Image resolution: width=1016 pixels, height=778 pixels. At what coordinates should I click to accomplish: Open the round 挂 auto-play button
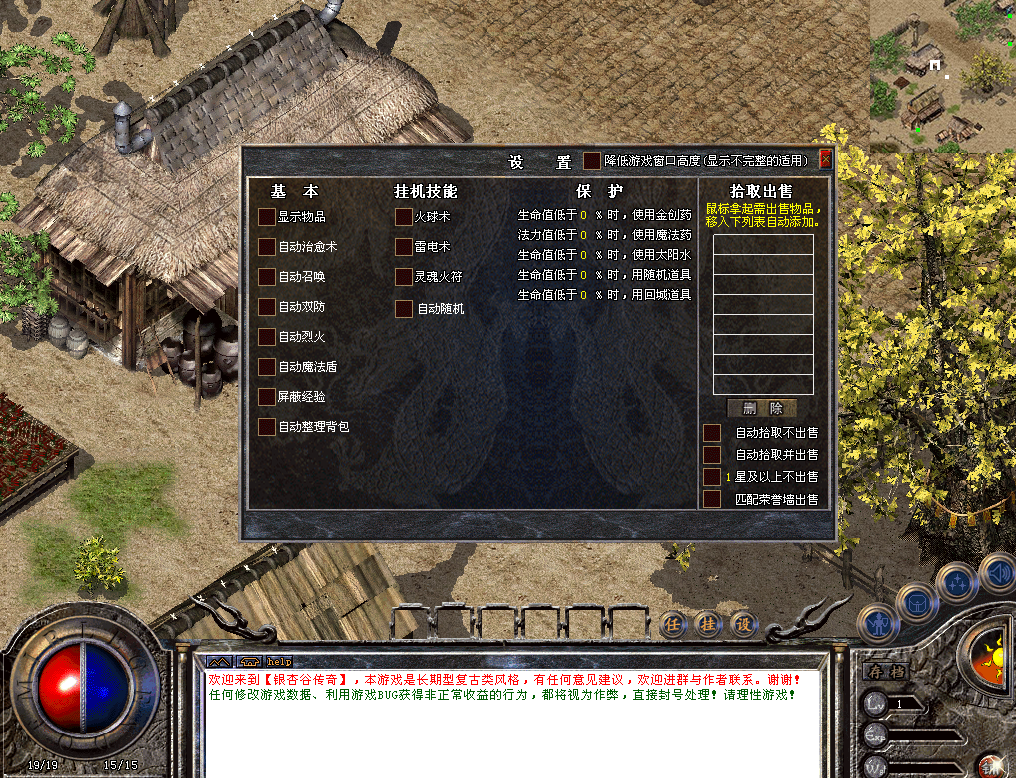(x=708, y=623)
